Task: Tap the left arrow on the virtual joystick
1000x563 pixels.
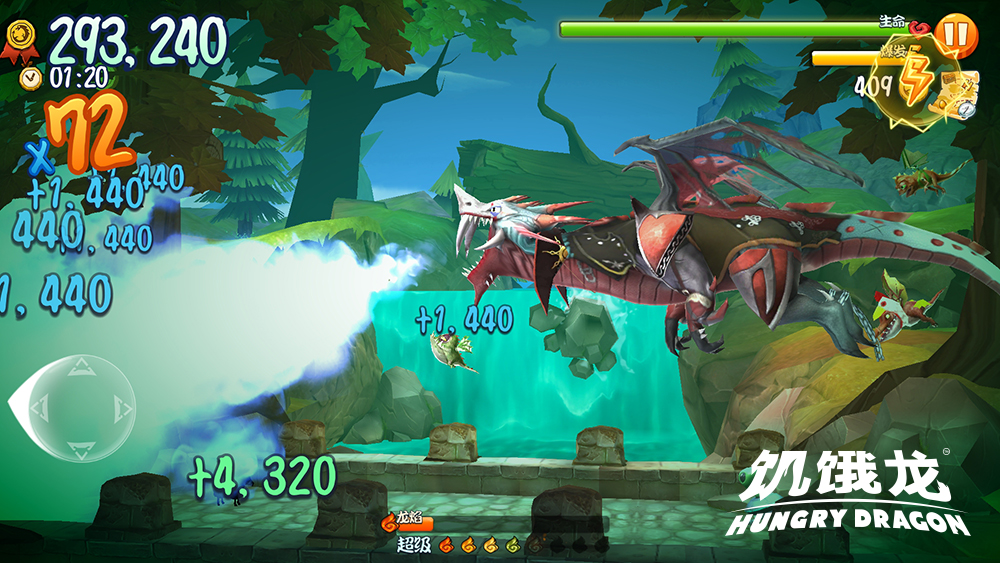Action: [x=41, y=407]
